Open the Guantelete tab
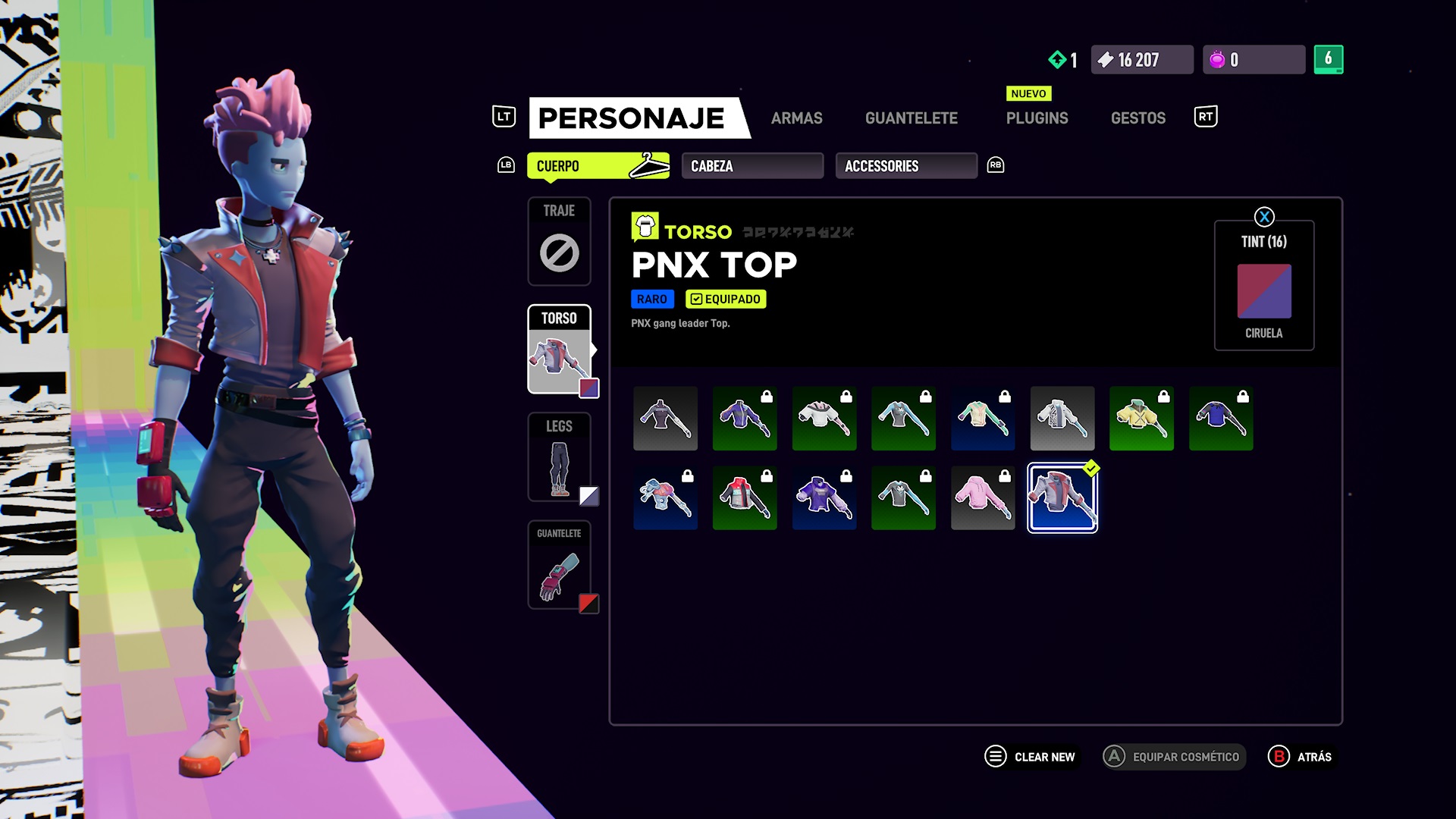The image size is (1456, 819). coord(911,118)
